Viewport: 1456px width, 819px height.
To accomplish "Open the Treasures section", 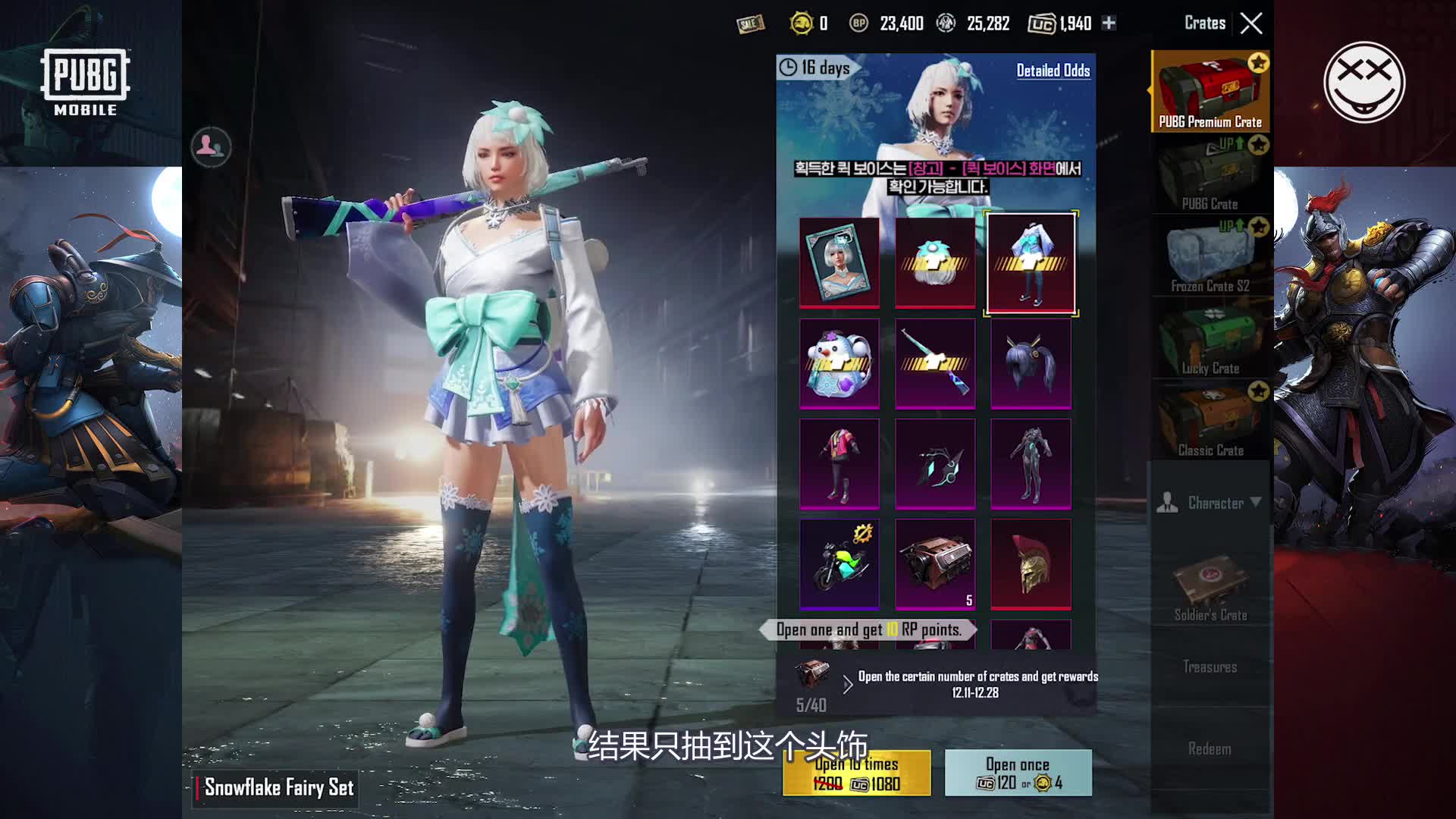I will [1210, 666].
